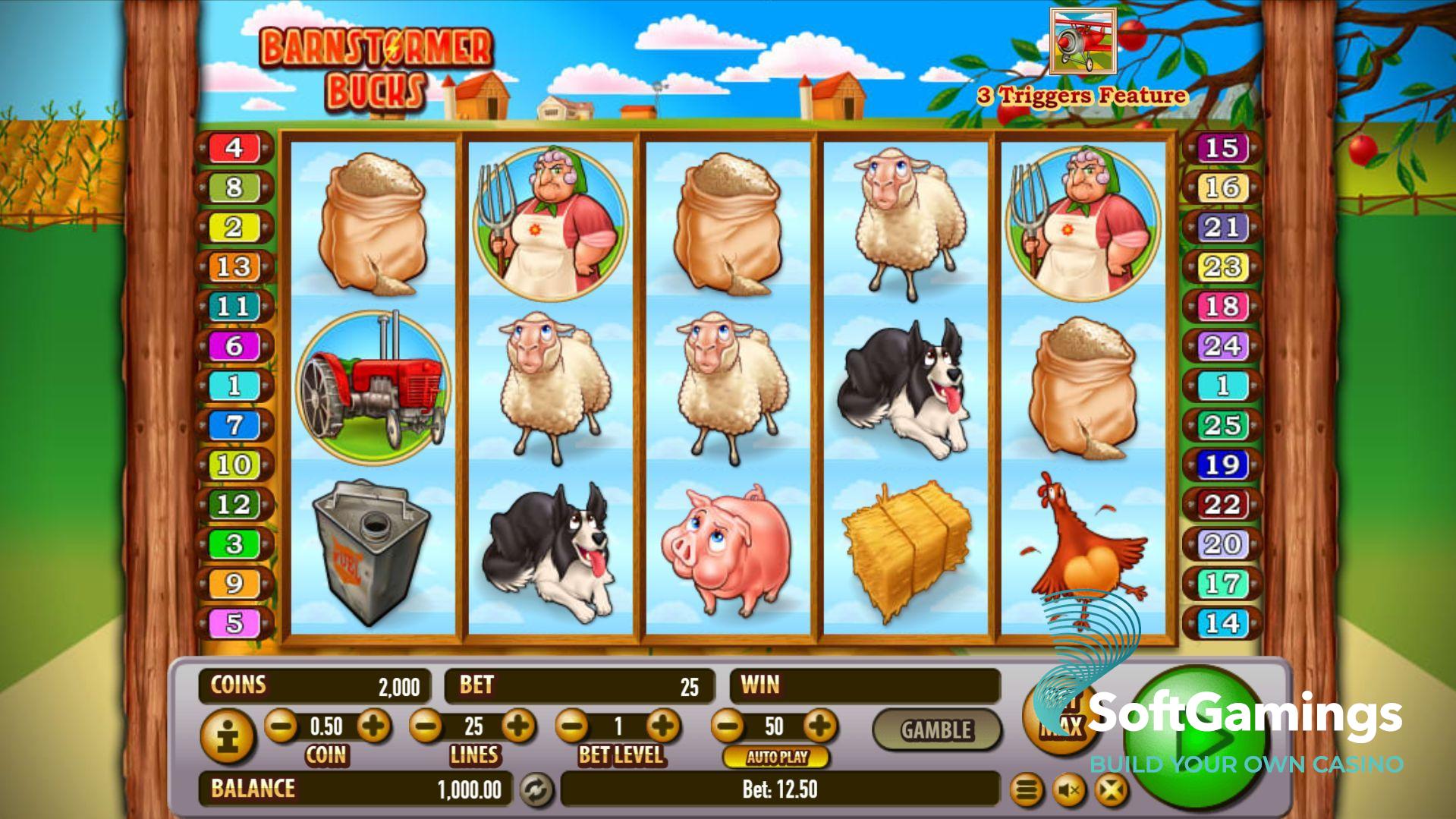Open the paytable info button
This screenshot has height=819, width=1456.
click(226, 736)
